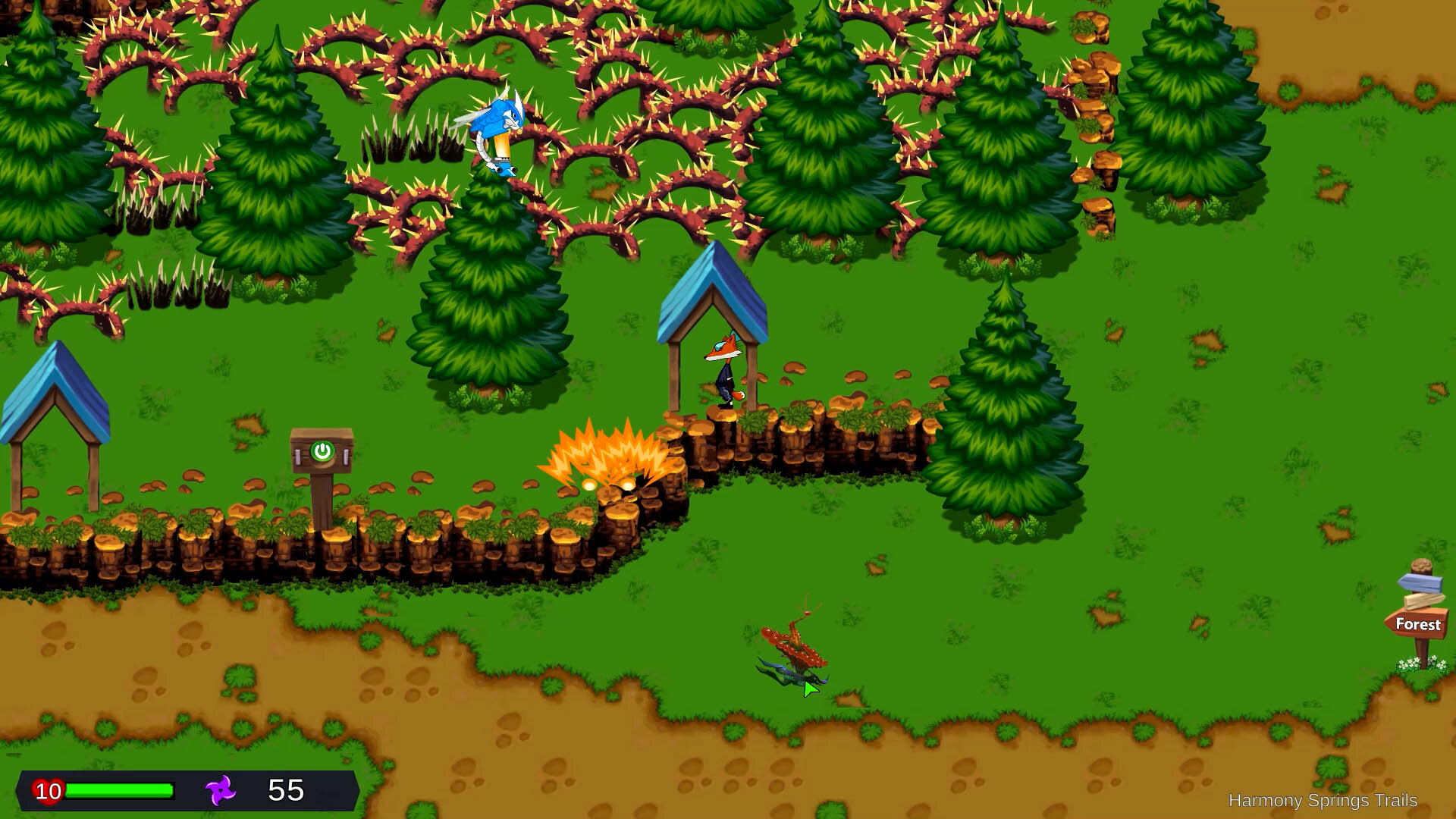Activate the green power button on the wooden signpost

pyautogui.click(x=322, y=453)
